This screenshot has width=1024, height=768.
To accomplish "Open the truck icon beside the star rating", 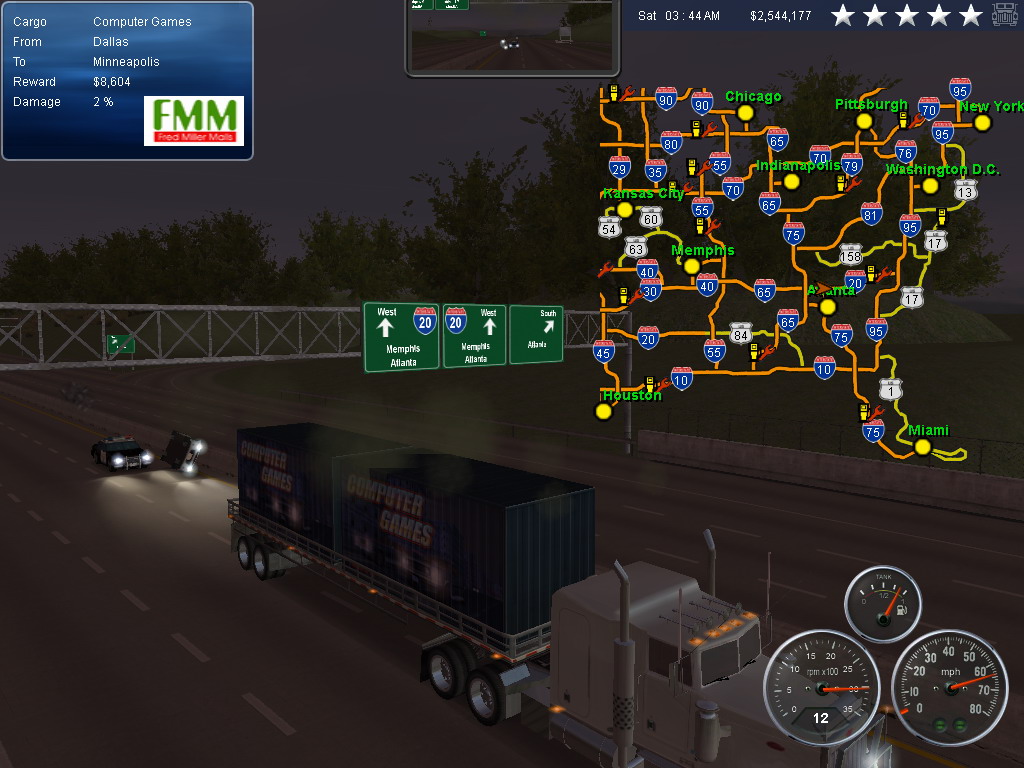I will point(1004,15).
